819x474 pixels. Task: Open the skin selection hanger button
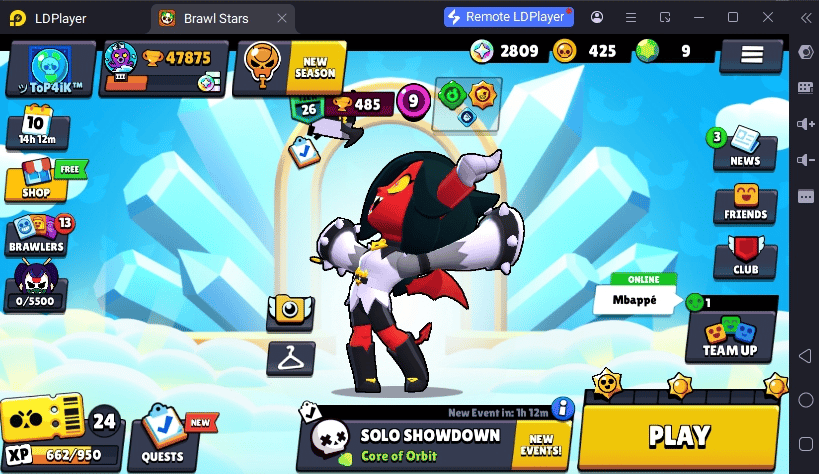291,357
